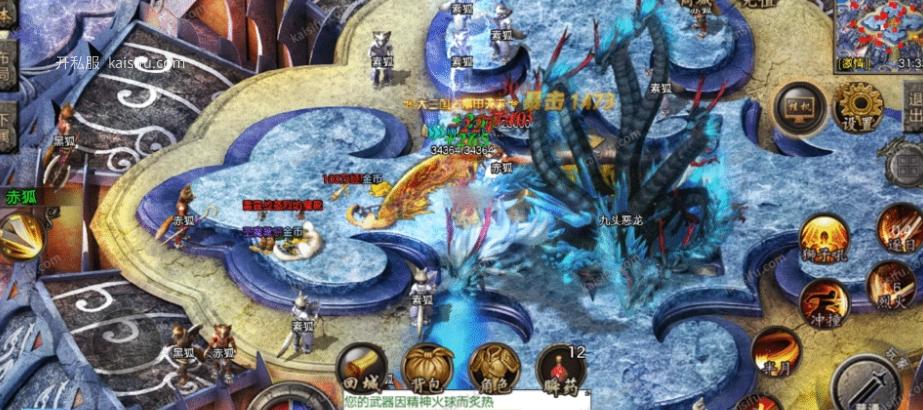Activate the 逐日 flame sword skill

(x=899, y=228)
